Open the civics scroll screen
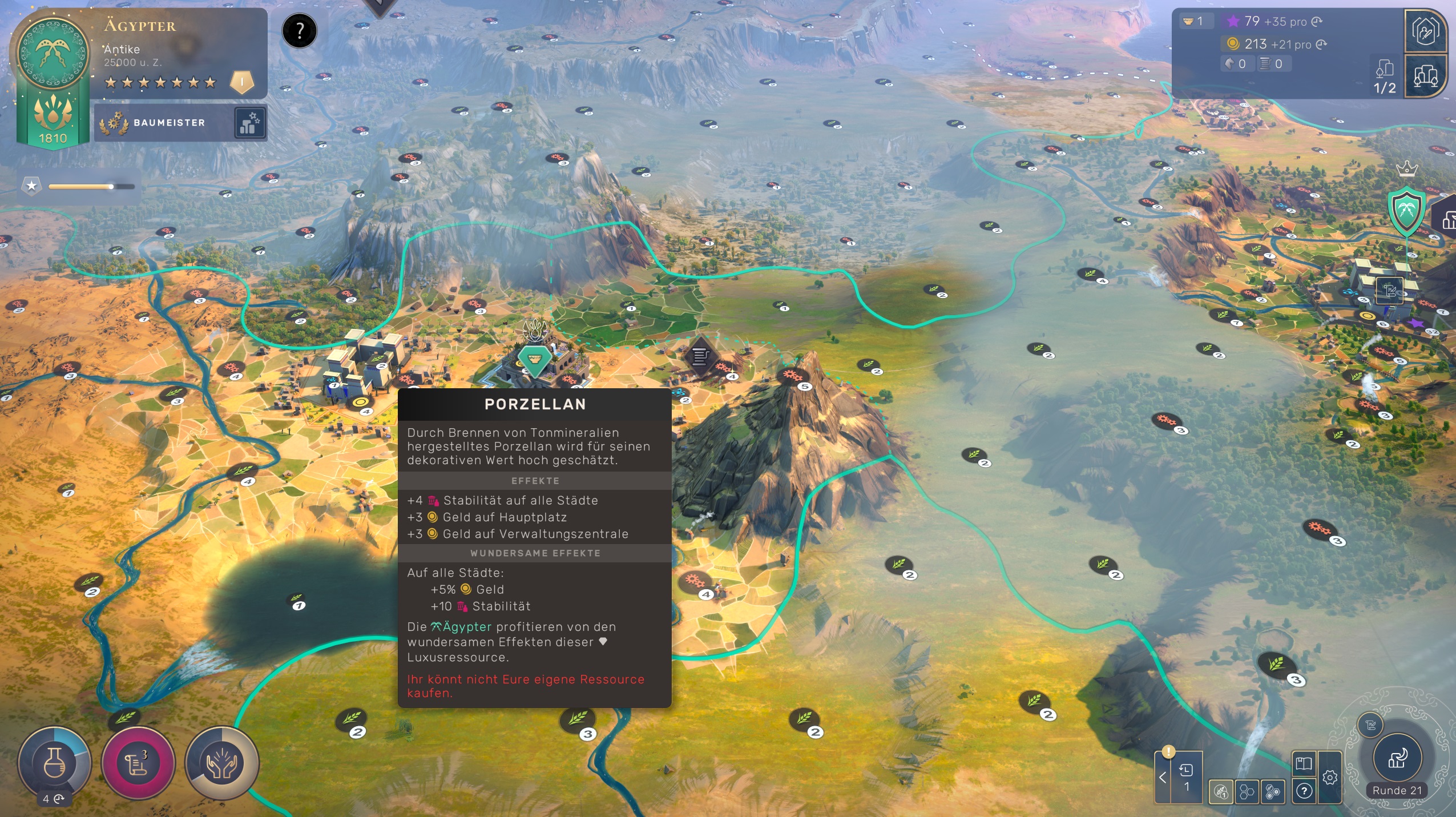This screenshot has width=1456, height=817. [x=138, y=763]
